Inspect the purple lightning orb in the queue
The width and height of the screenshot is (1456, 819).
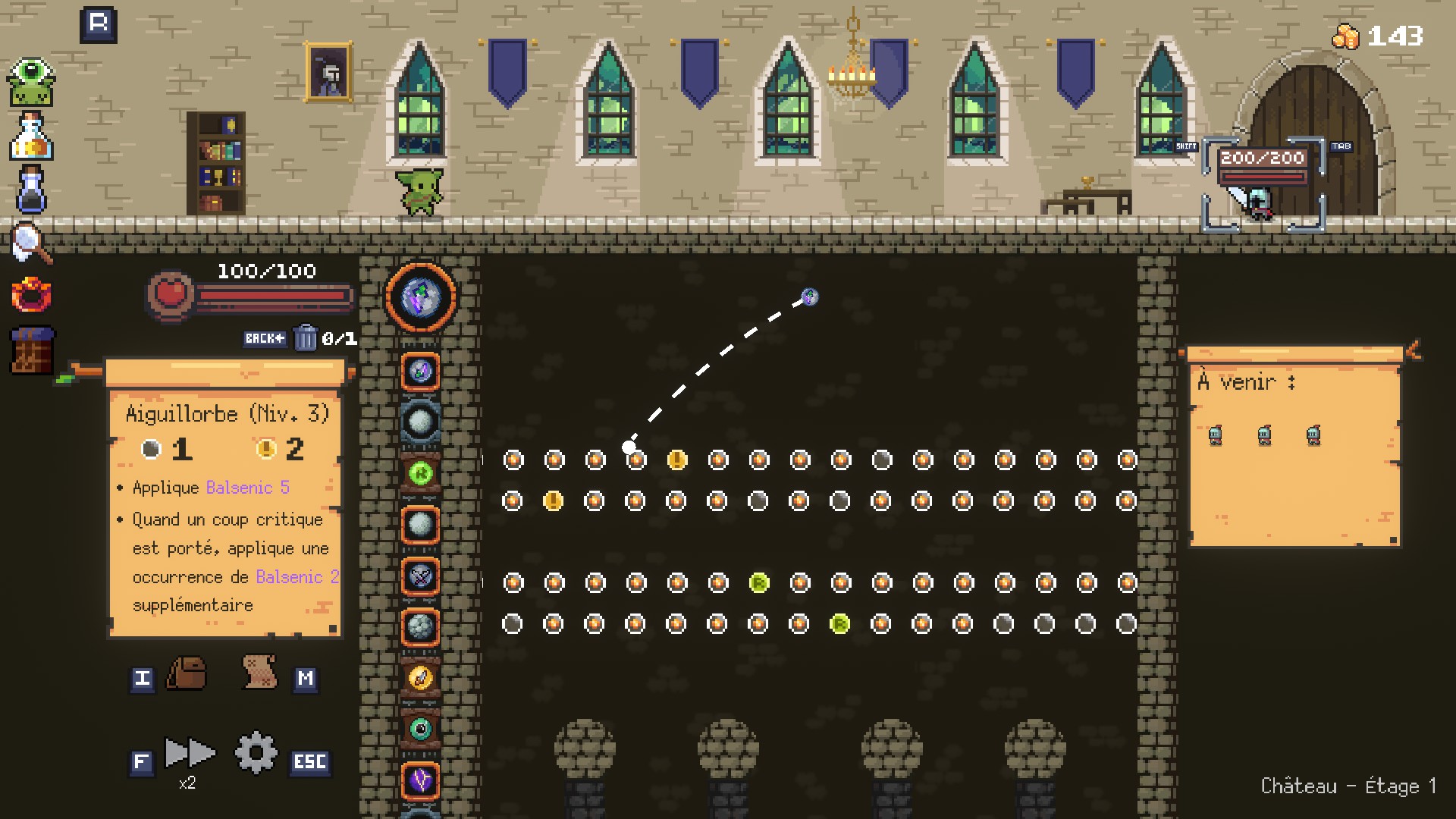(421, 780)
